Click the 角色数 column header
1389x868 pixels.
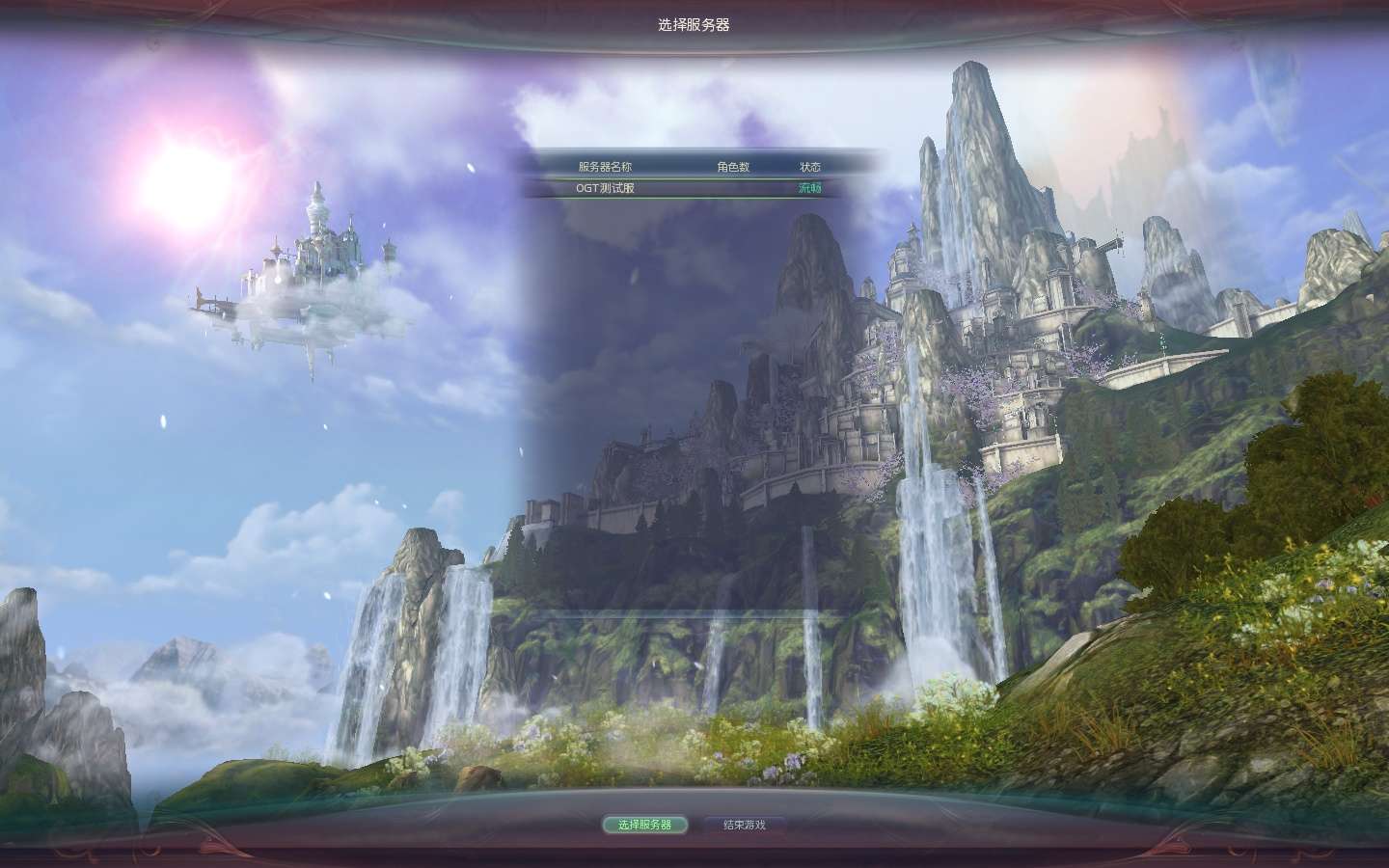pyautogui.click(x=734, y=166)
